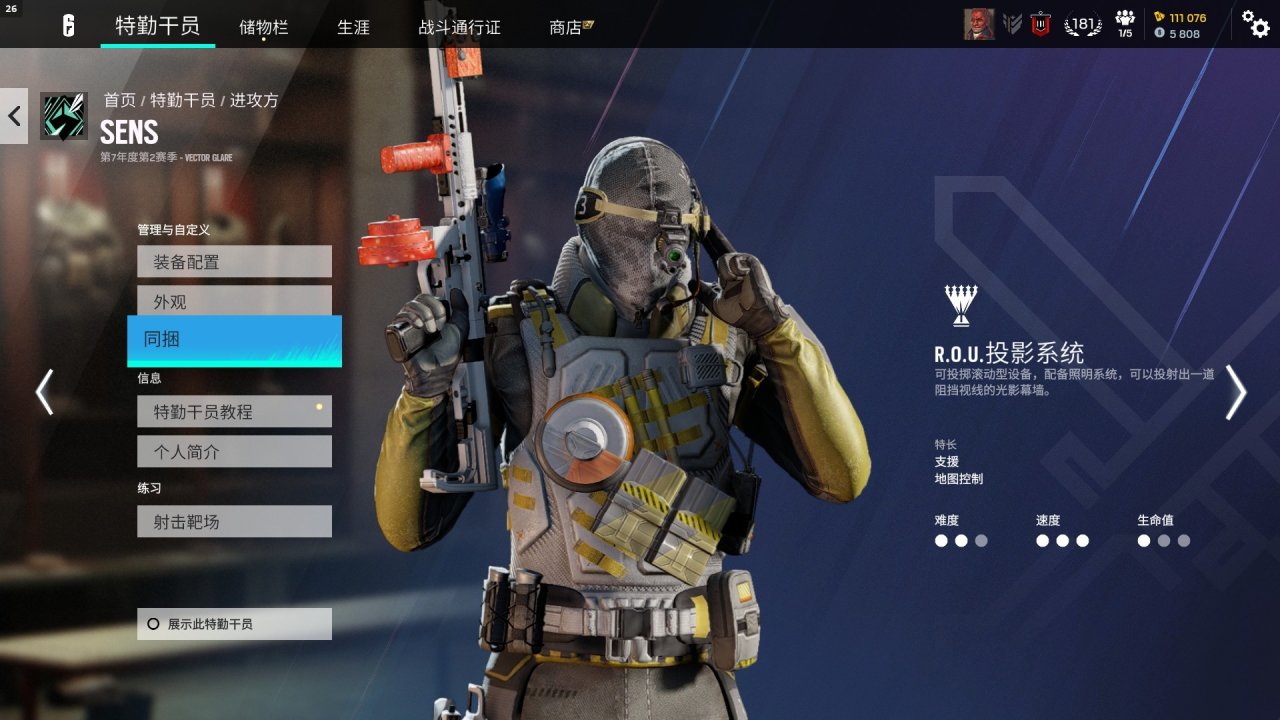Select the 进攻方 breadcrumb link
Image resolution: width=1280 pixels, height=720 pixels.
coord(254,100)
